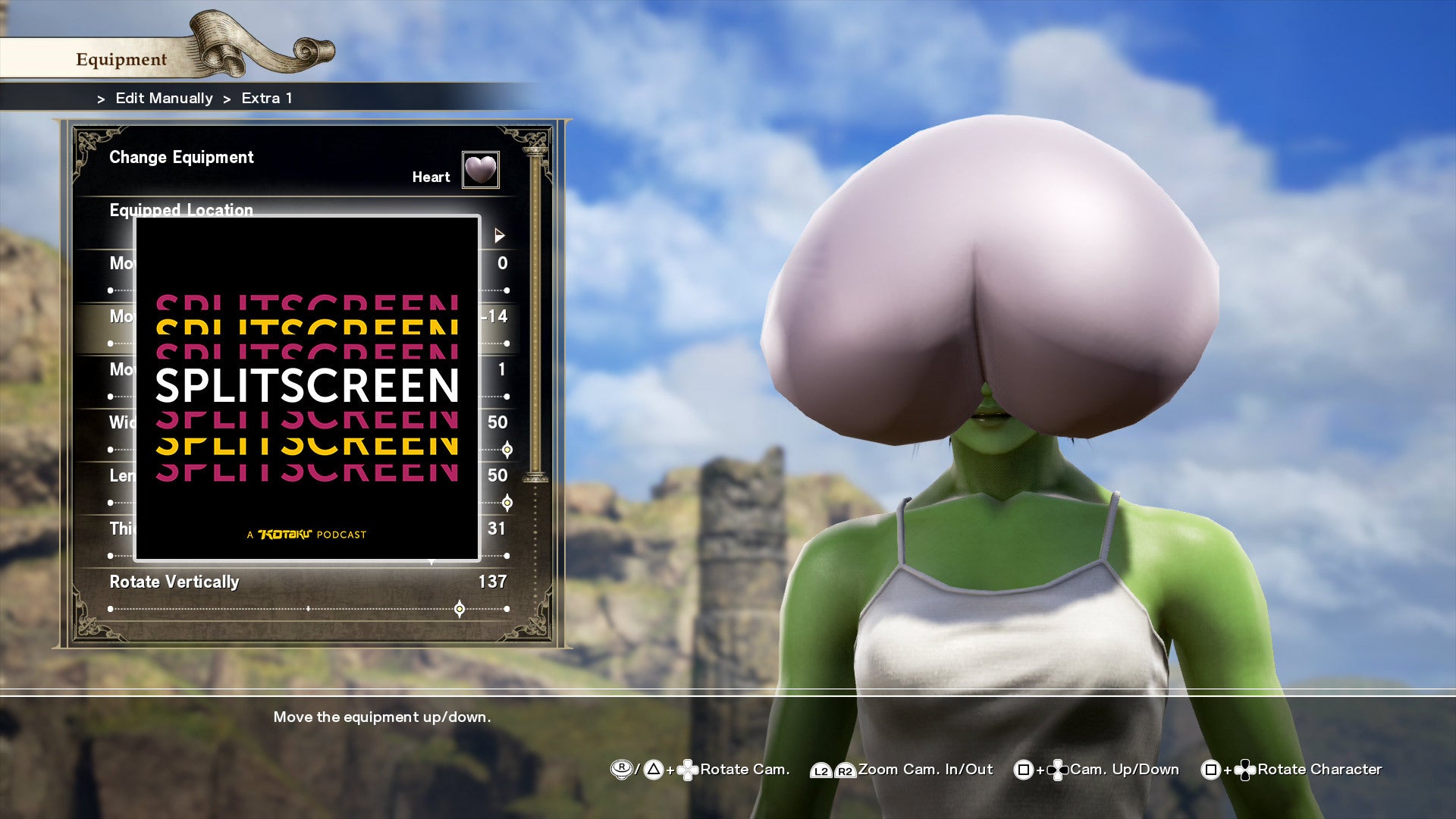This screenshot has height=819, width=1456.
Task: Click the Heart equipment icon
Action: pos(481,170)
